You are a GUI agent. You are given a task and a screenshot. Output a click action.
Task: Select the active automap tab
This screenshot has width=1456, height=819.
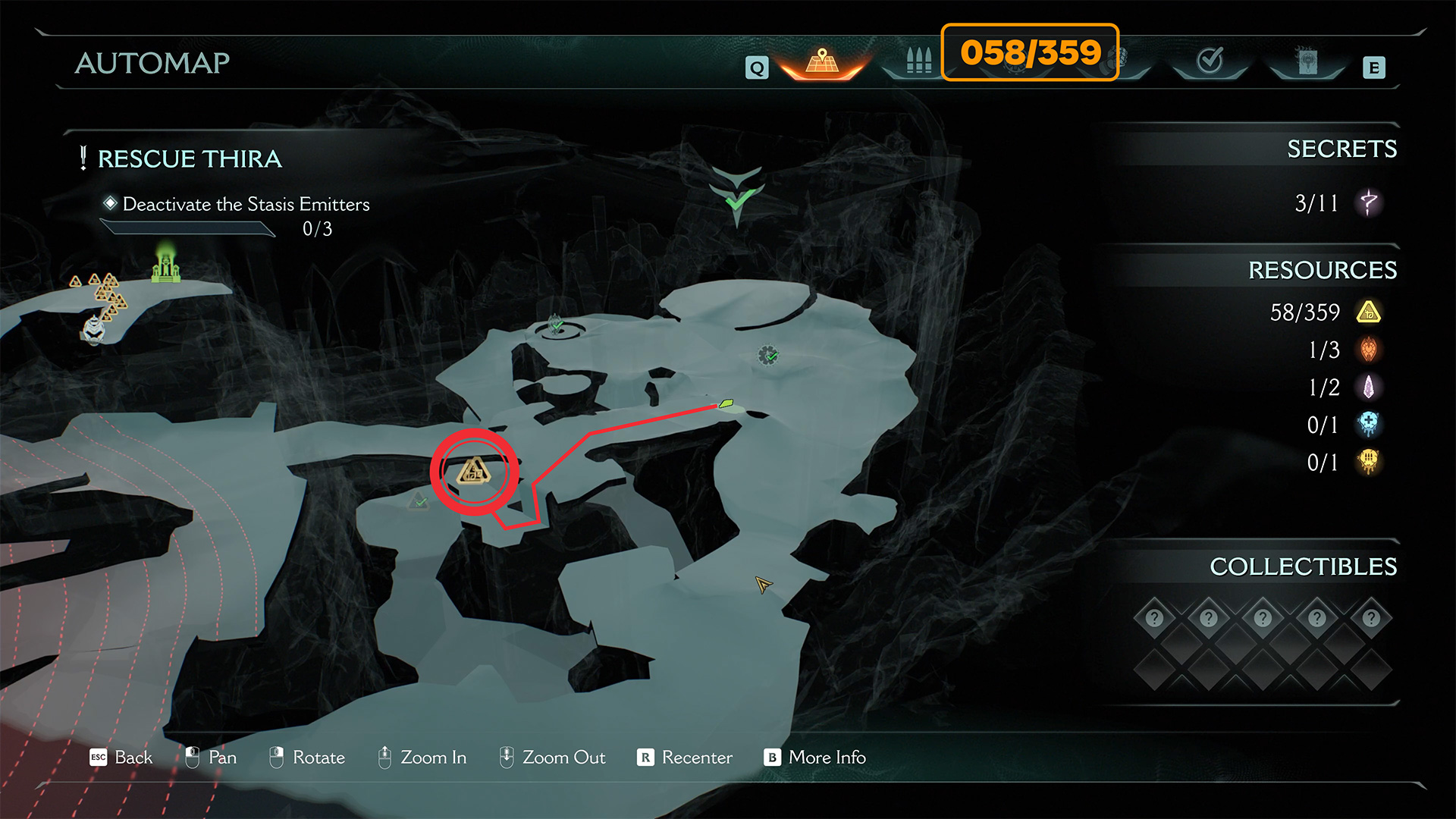coord(822,61)
